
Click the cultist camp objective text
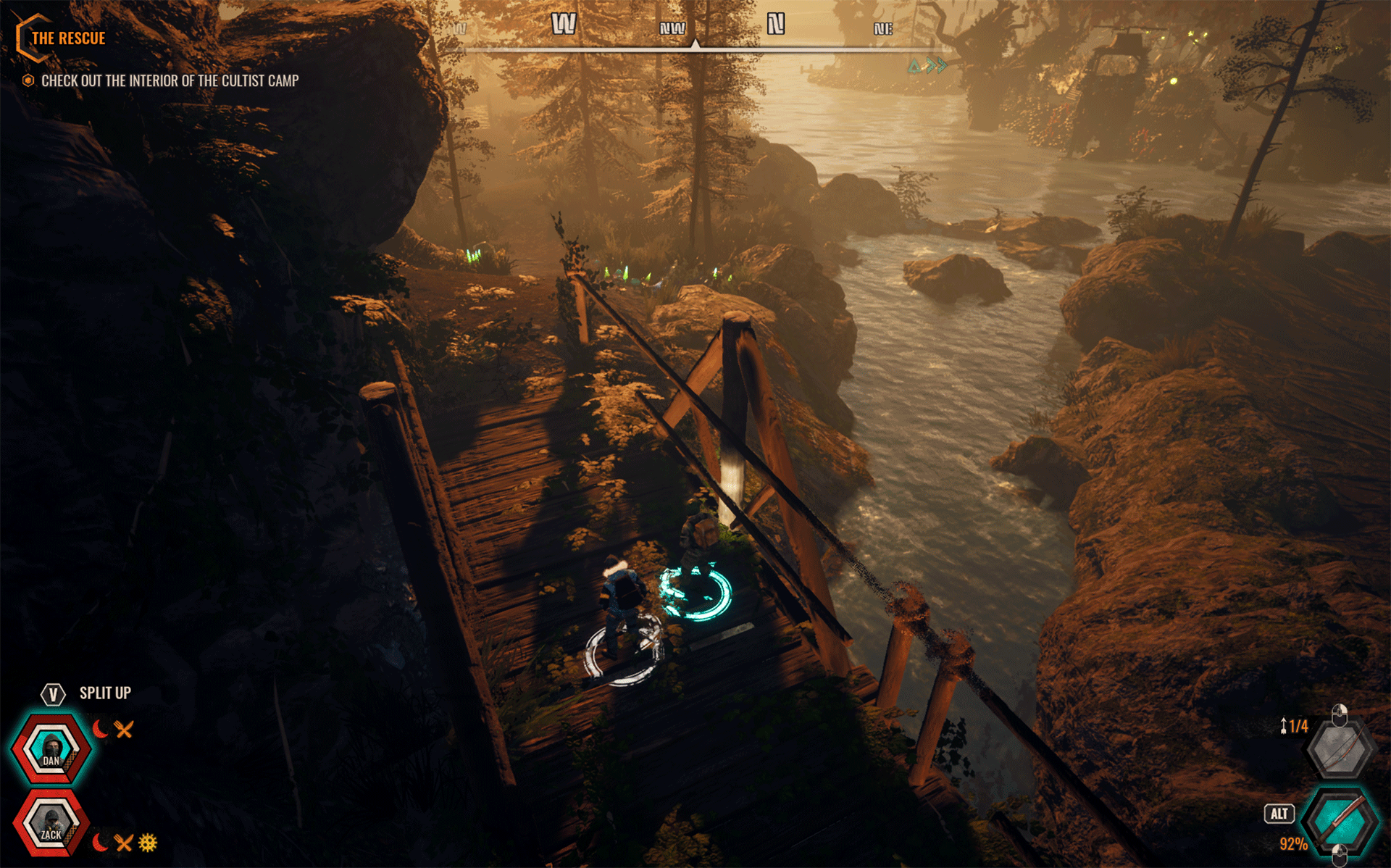[170, 80]
